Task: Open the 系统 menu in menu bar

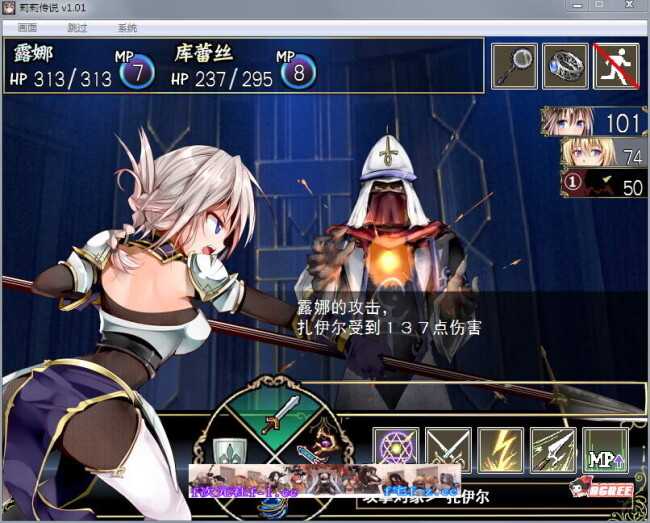Action: [127, 28]
